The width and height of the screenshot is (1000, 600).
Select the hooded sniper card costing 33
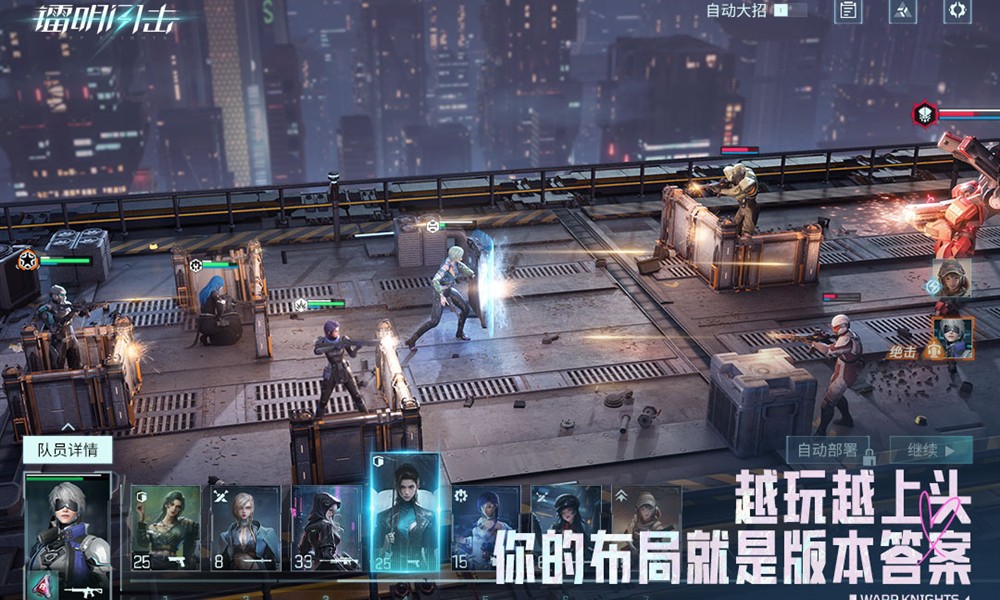(x=326, y=528)
